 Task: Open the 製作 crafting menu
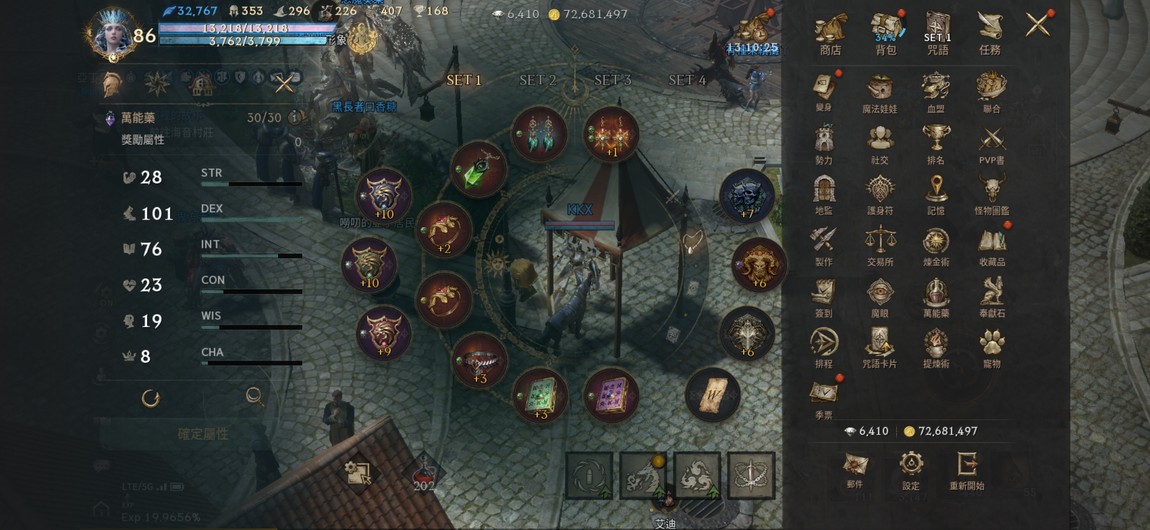click(824, 243)
